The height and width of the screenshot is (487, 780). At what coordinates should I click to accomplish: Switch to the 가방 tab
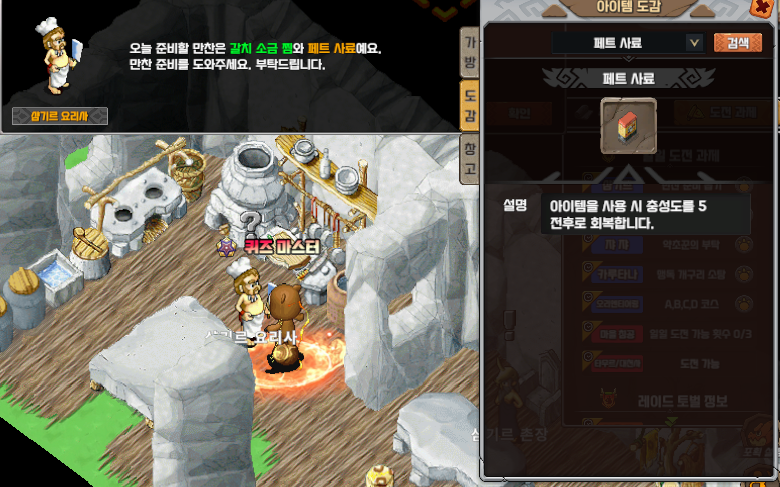point(469,52)
